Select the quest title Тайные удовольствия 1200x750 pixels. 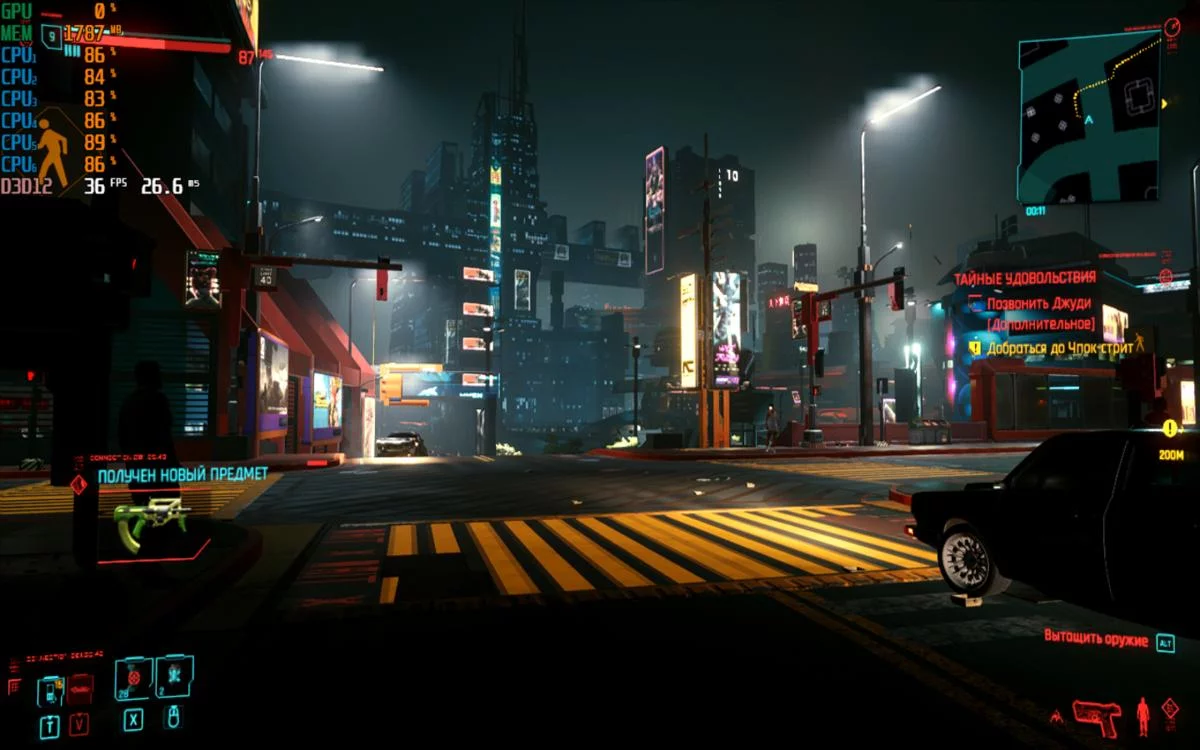tap(1024, 278)
